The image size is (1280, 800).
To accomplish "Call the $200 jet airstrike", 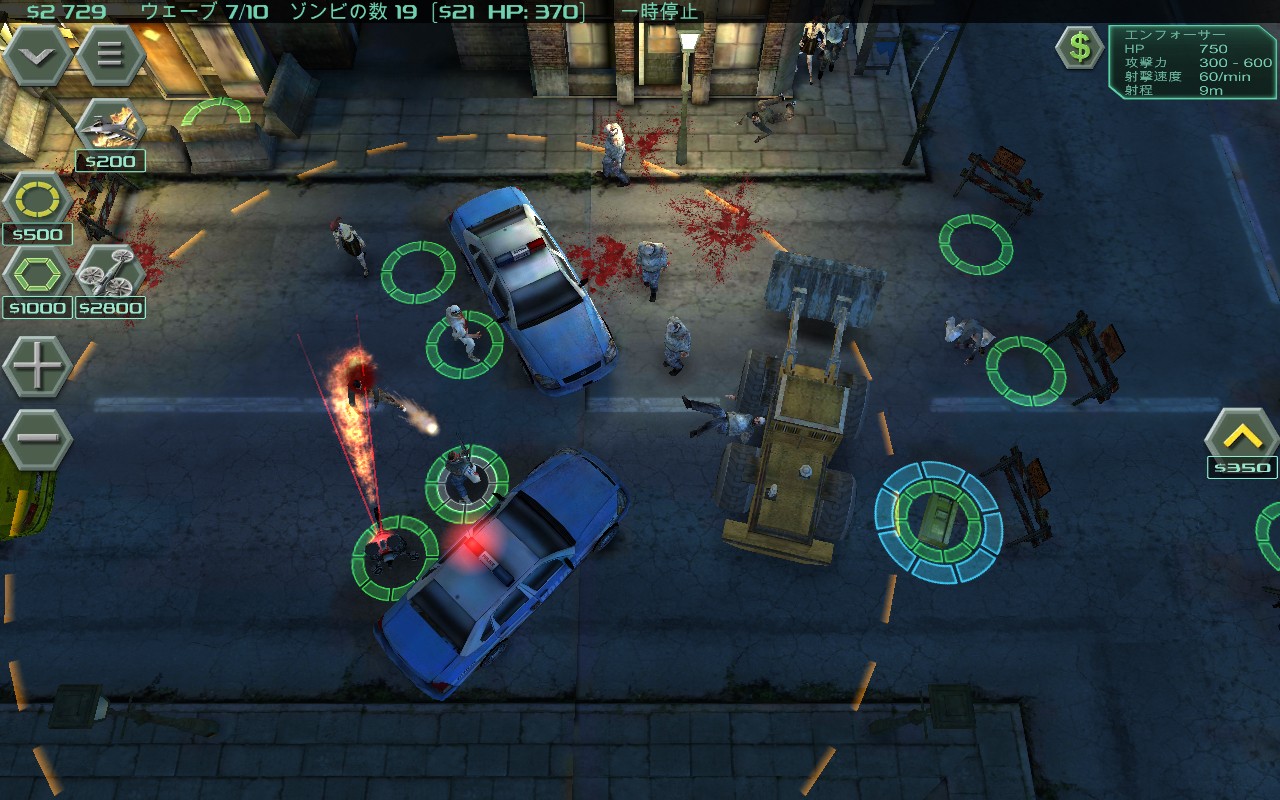I will [x=110, y=127].
